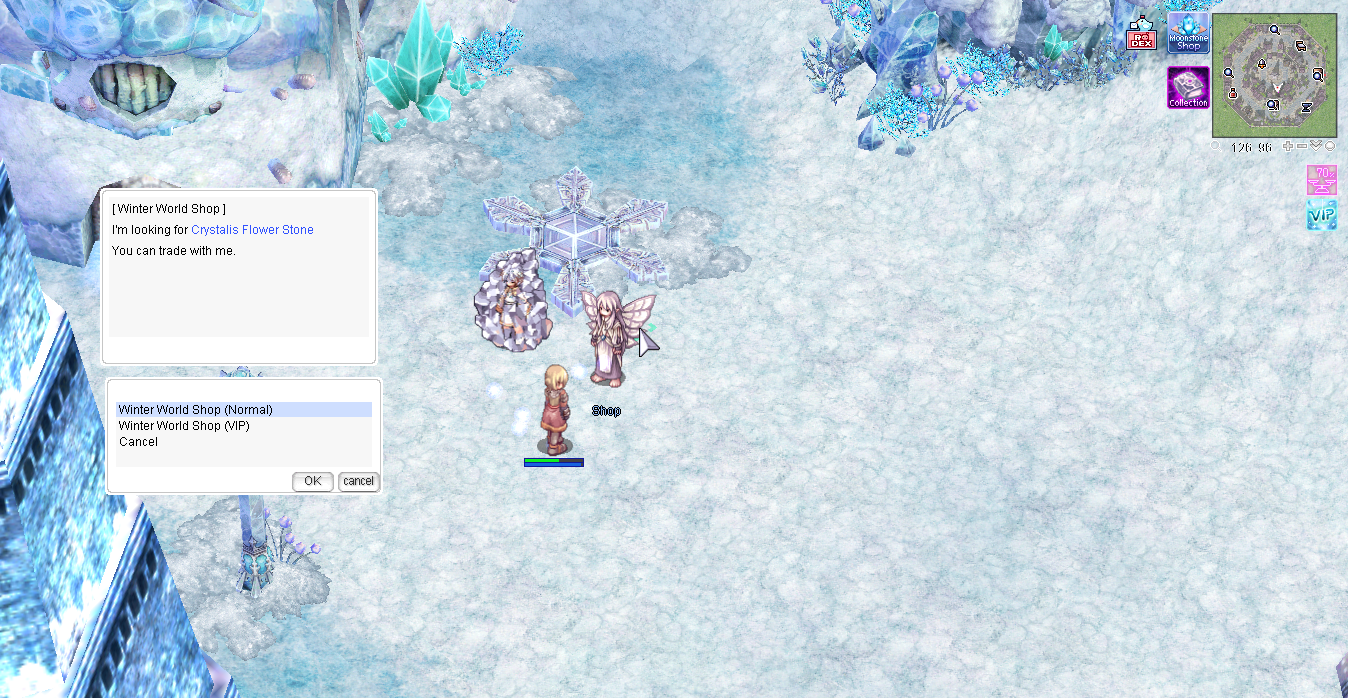The height and width of the screenshot is (698, 1348).
Task: Click the Crystalis Flower Stone item link
Action: click(x=252, y=230)
